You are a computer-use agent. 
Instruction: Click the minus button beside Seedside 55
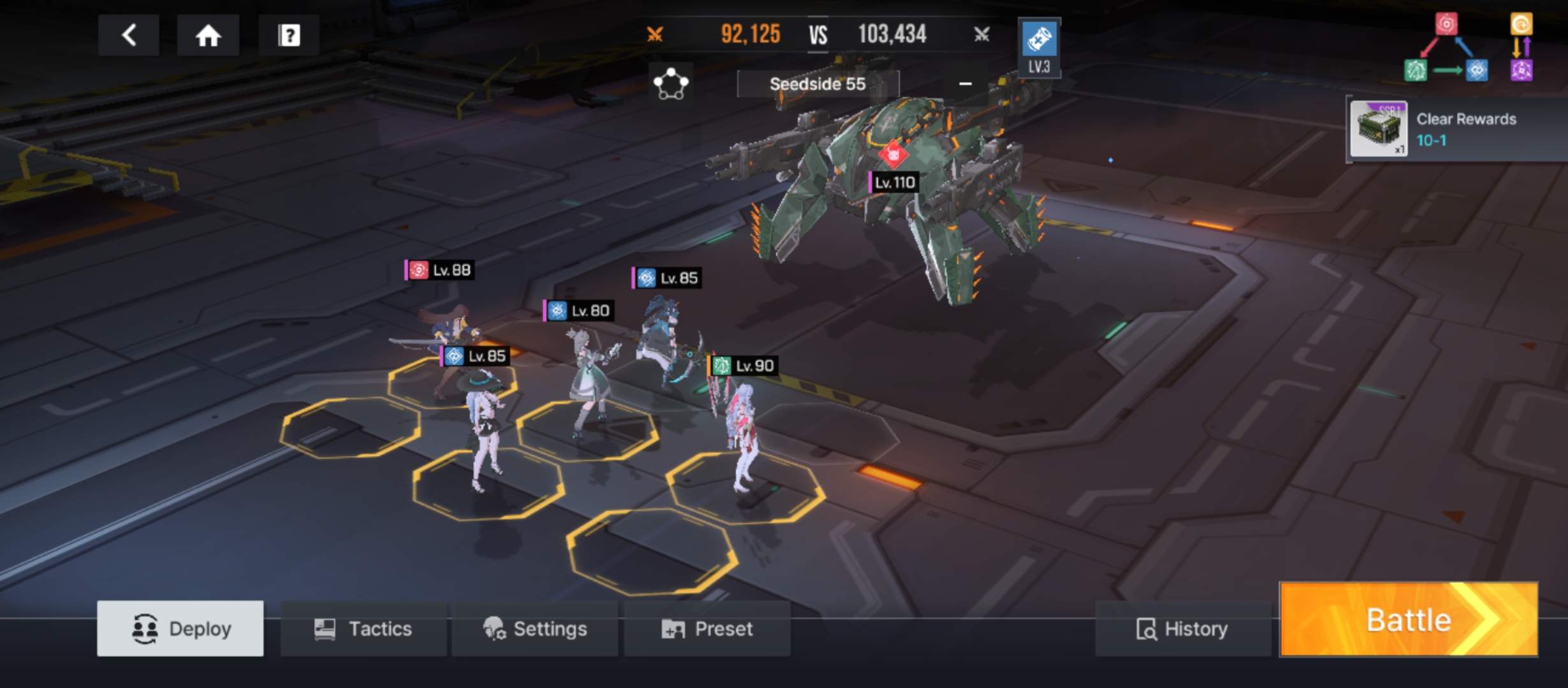click(x=965, y=84)
